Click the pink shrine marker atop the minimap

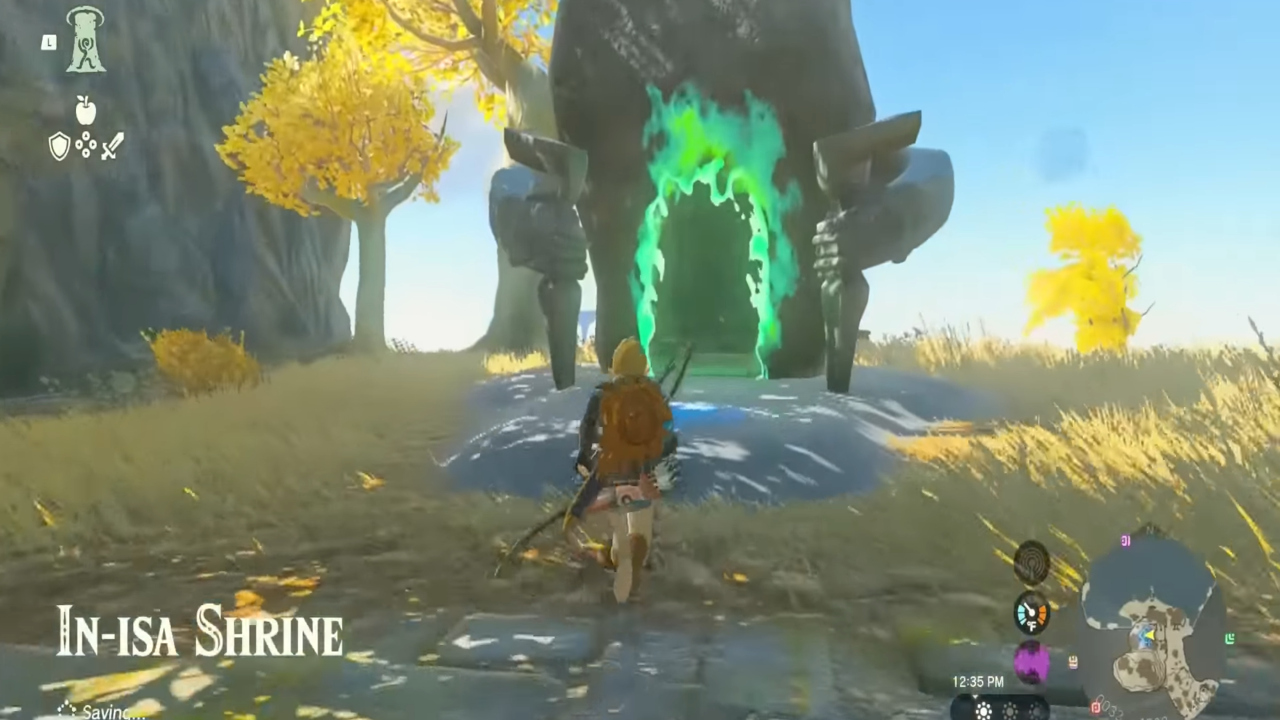pos(1125,541)
